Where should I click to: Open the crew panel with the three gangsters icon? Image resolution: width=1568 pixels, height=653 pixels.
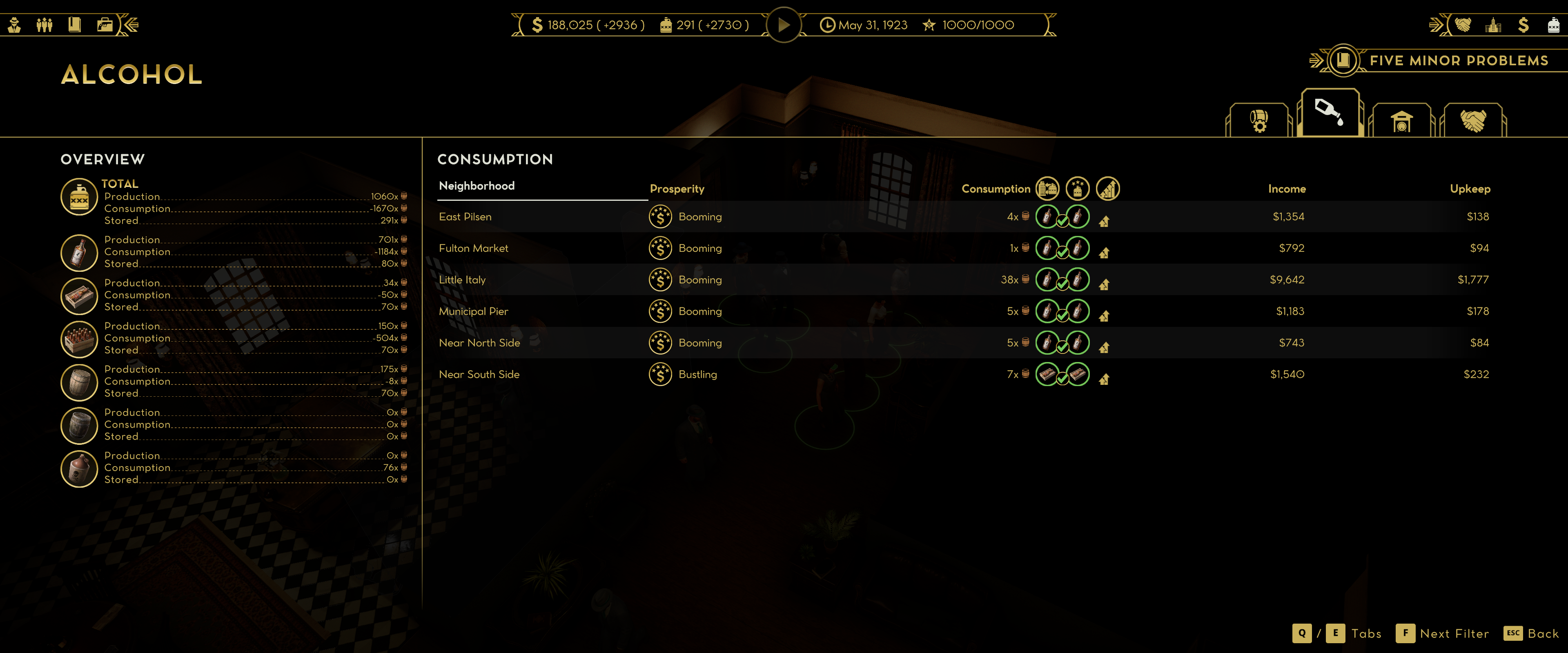[x=45, y=25]
